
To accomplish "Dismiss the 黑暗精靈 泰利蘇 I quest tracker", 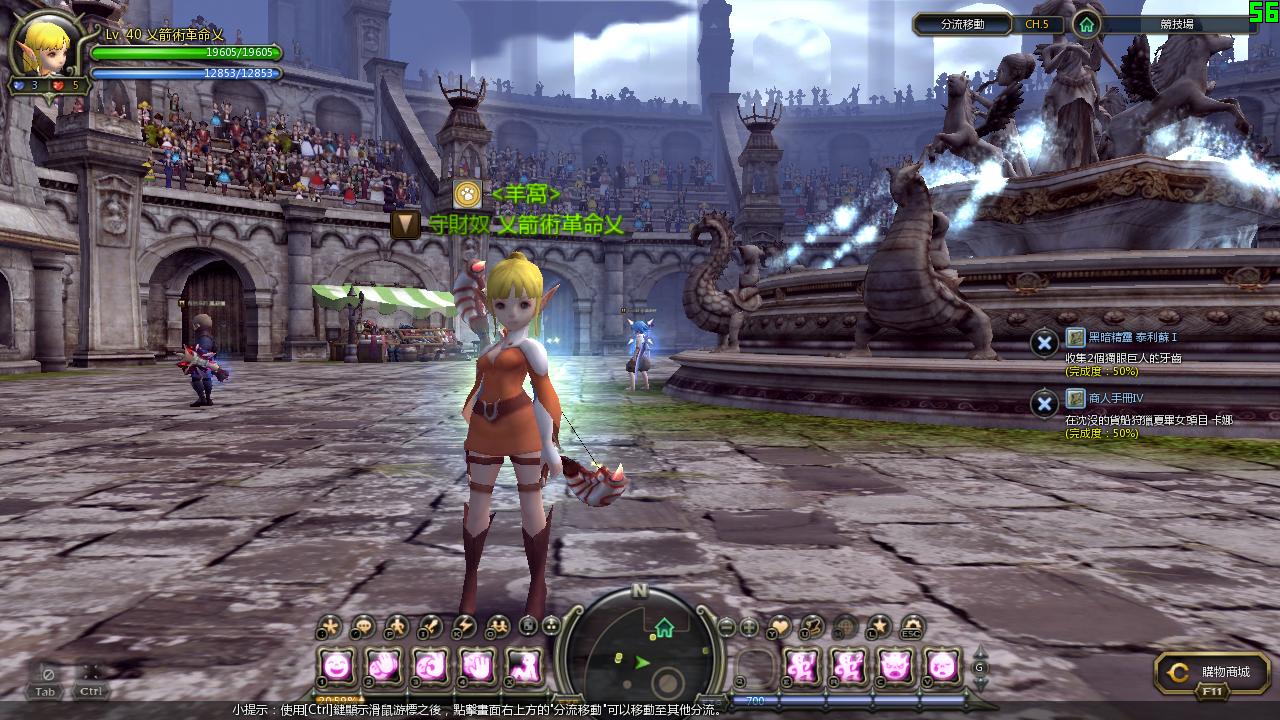I will (x=1044, y=343).
